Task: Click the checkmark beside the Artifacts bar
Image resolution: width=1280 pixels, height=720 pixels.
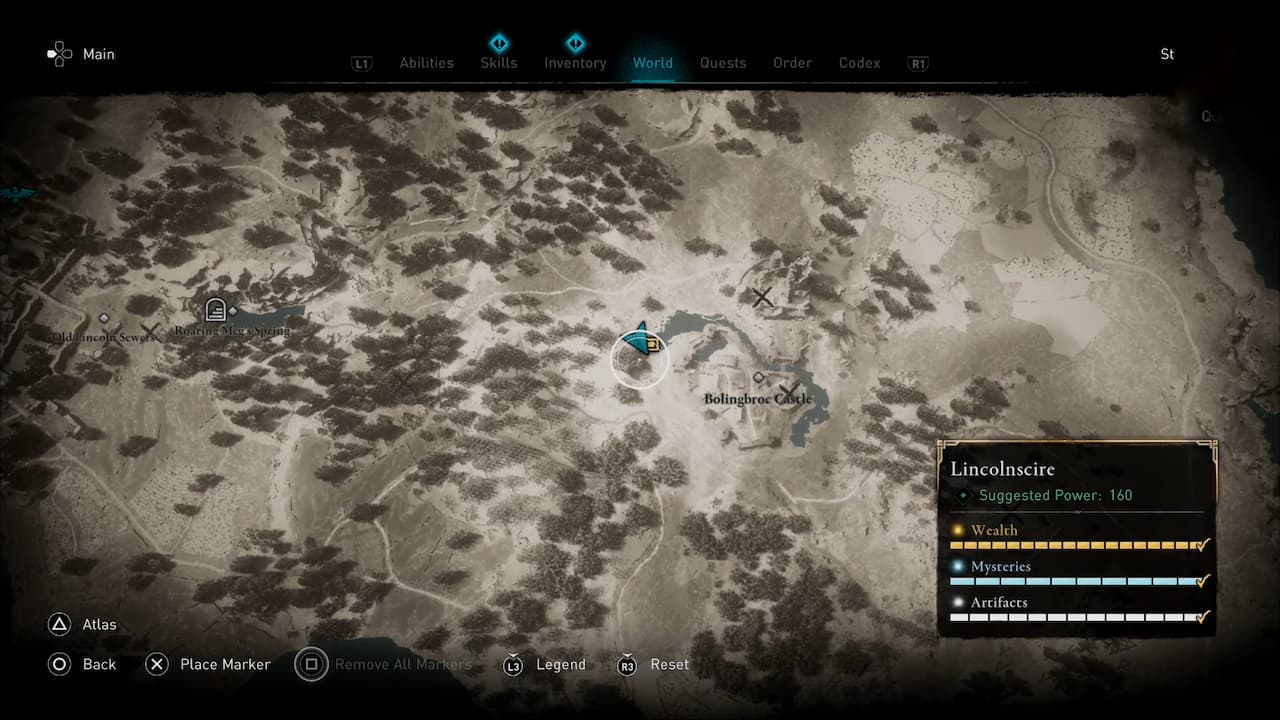Action: point(1201,618)
